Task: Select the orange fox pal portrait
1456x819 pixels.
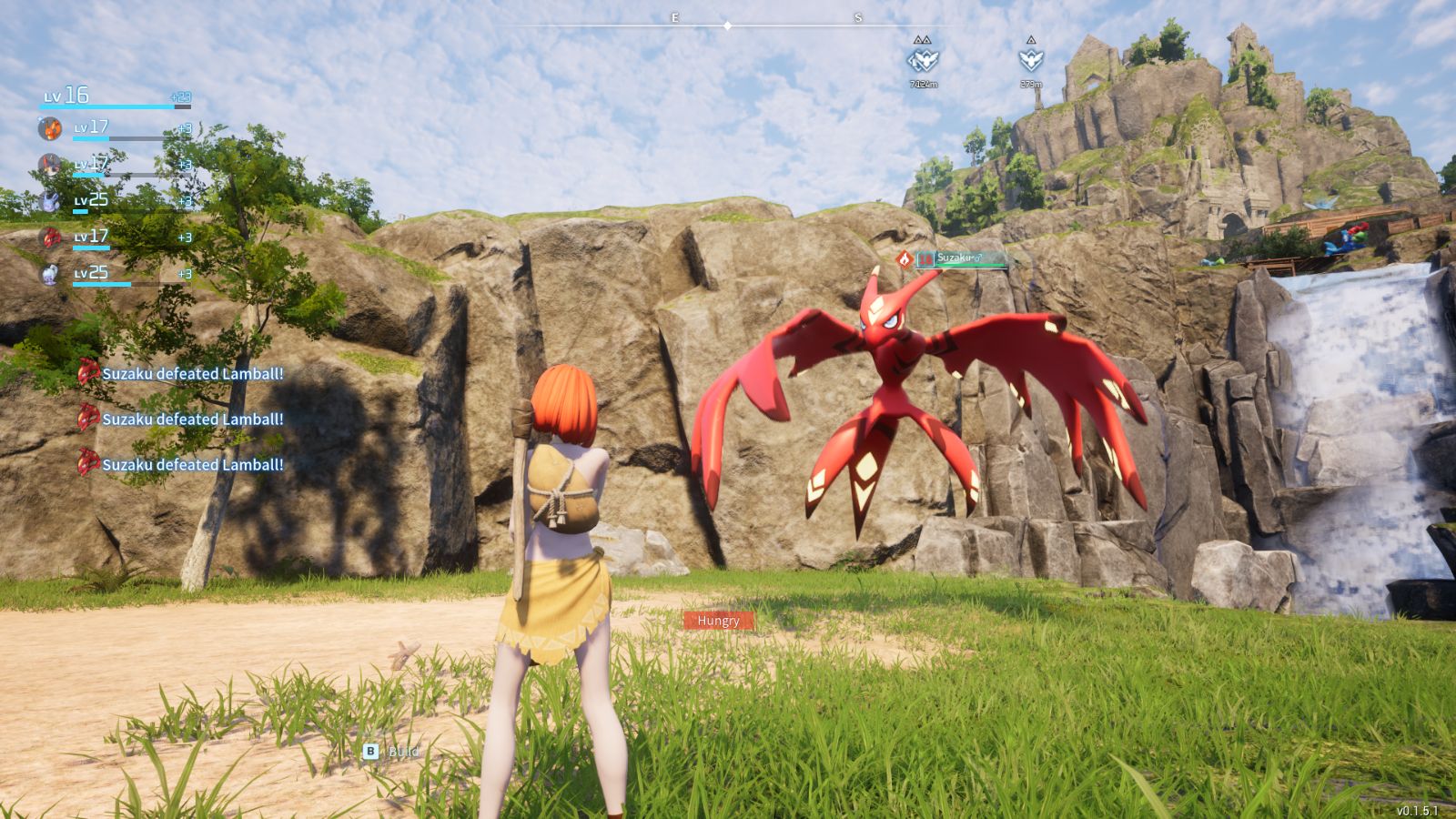Action: pyautogui.click(x=50, y=128)
